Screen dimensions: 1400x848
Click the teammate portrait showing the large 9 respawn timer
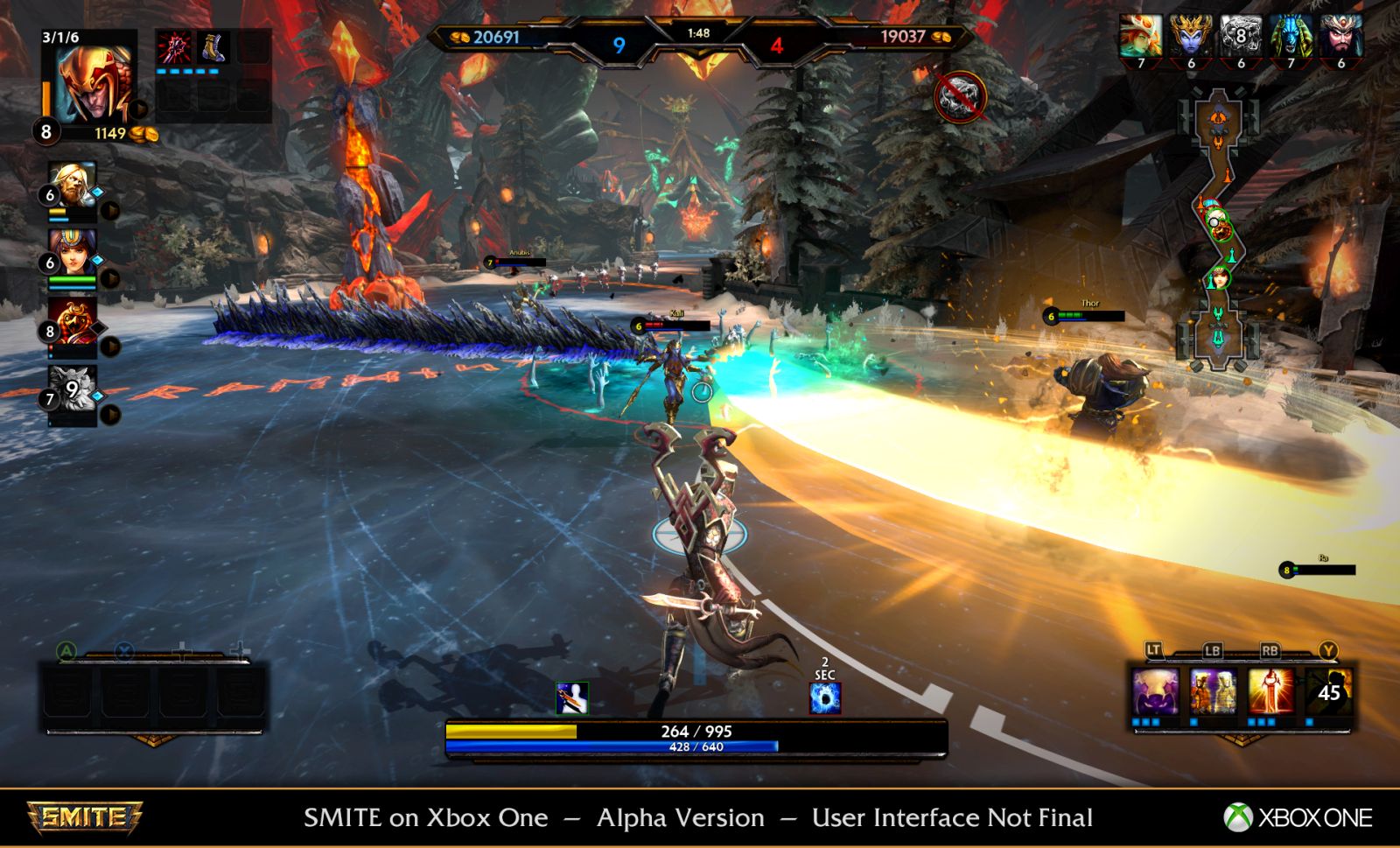pos(73,387)
